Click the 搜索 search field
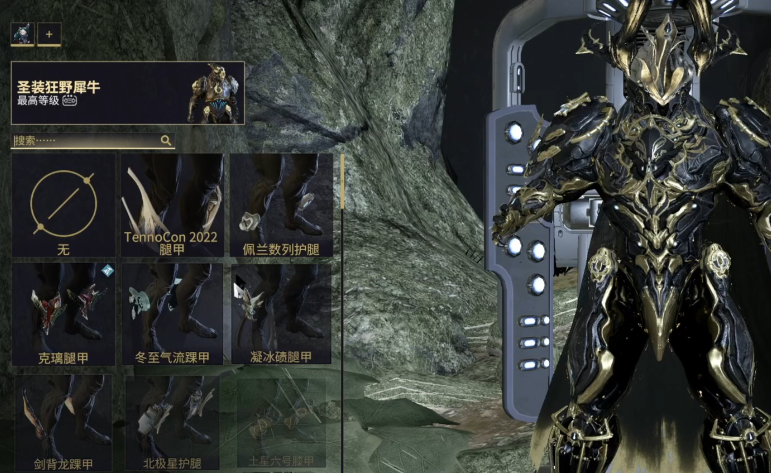Image resolution: width=771 pixels, height=473 pixels. coord(85,142)
